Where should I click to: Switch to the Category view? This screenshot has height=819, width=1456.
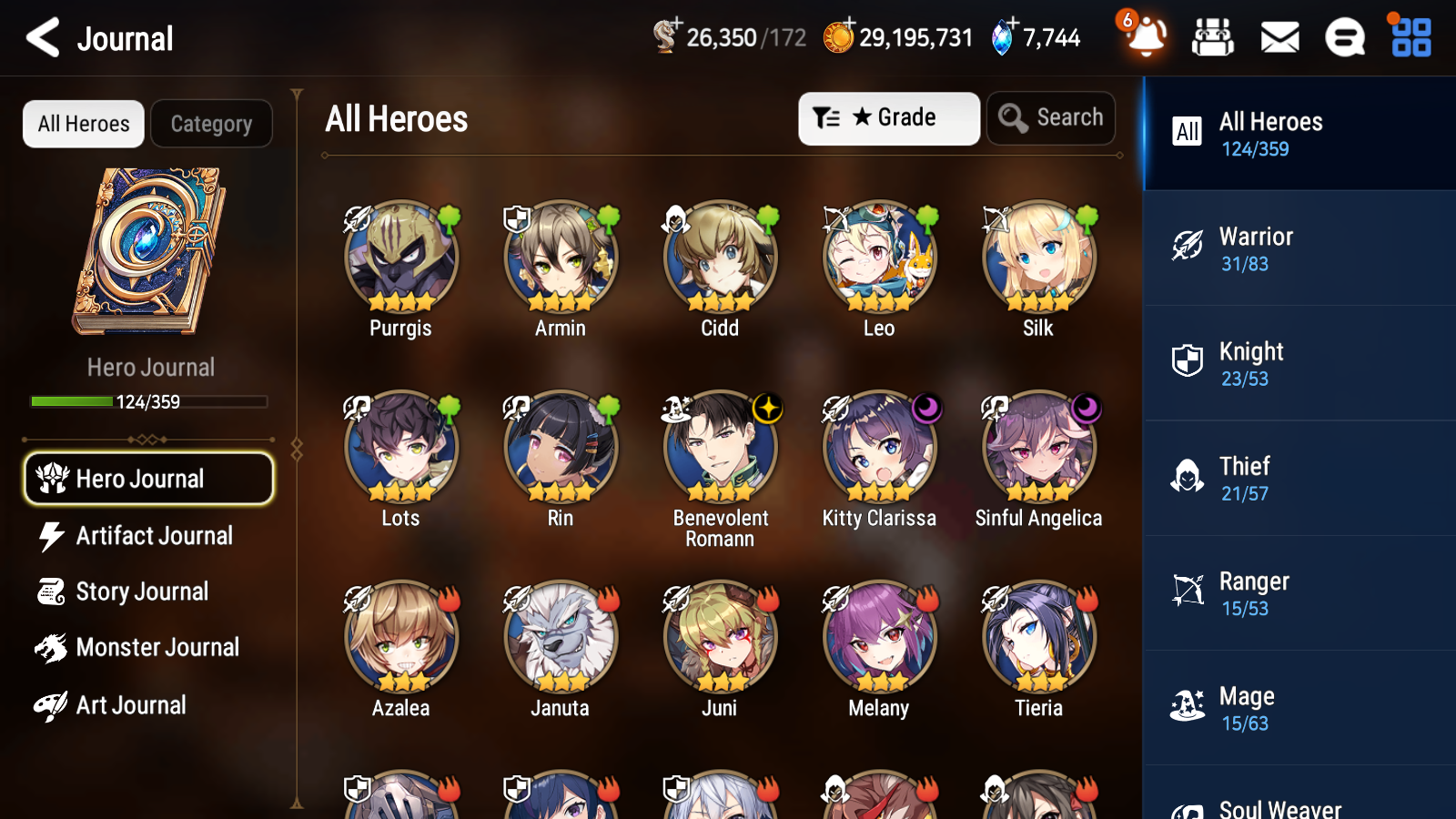point(211,124)
